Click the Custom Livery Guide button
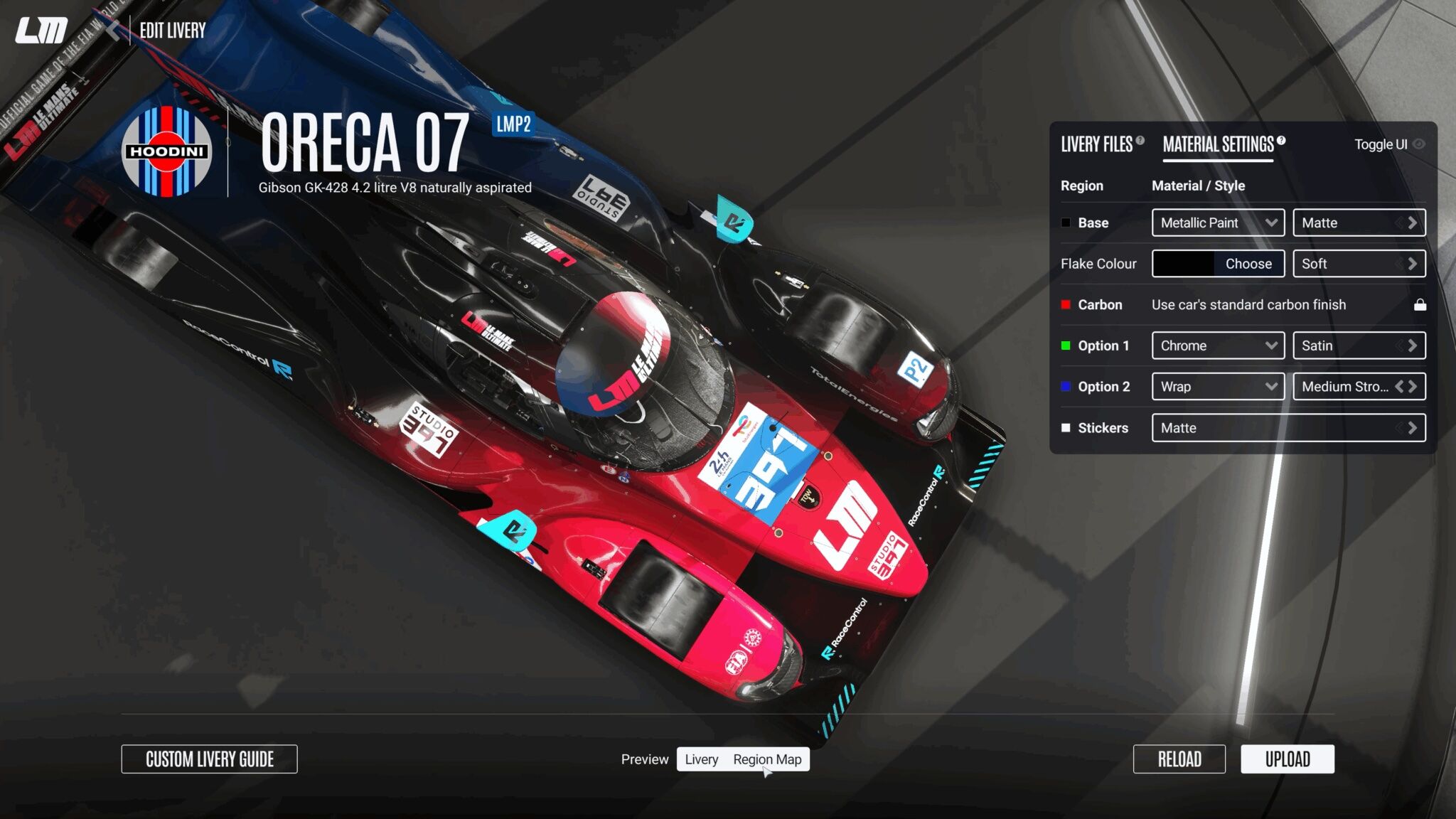 tap(209, 759)
